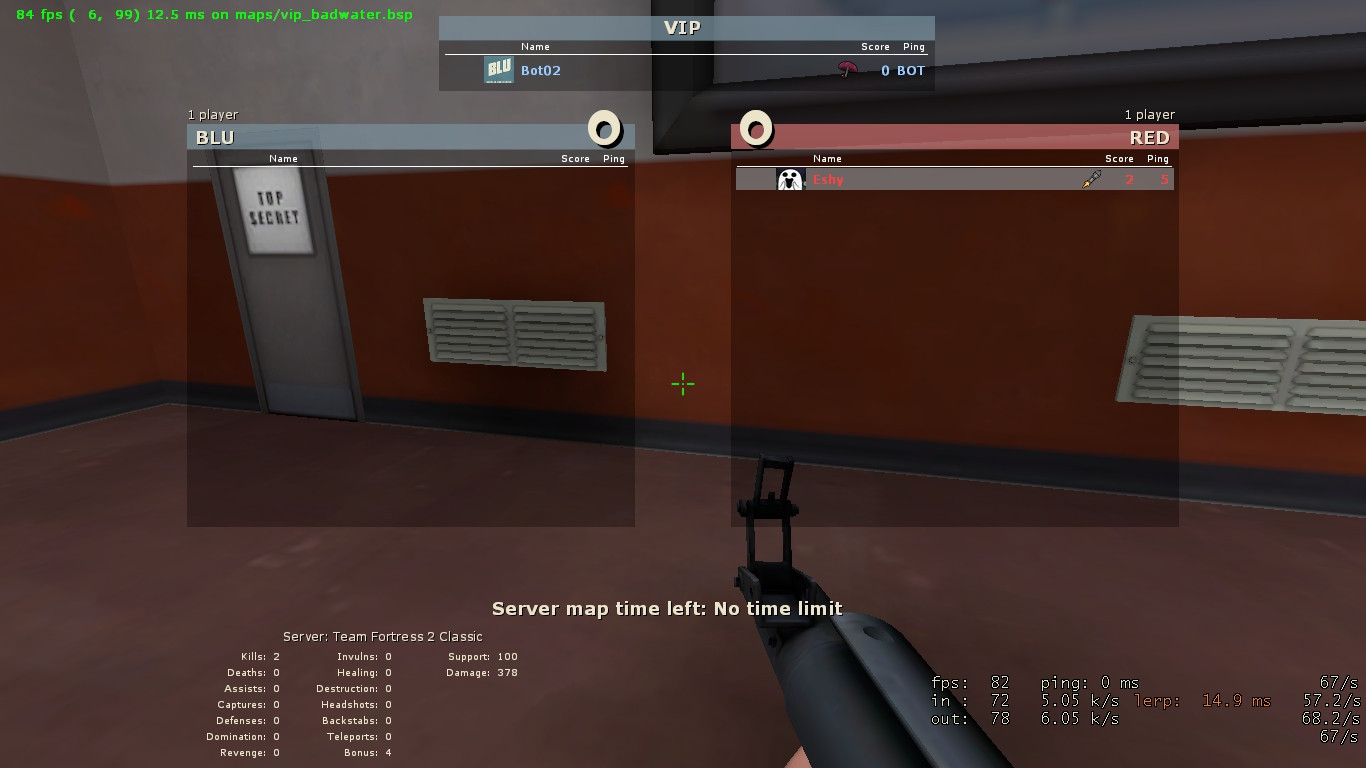Click Eshy's name on the RED roster

[828, 179]
